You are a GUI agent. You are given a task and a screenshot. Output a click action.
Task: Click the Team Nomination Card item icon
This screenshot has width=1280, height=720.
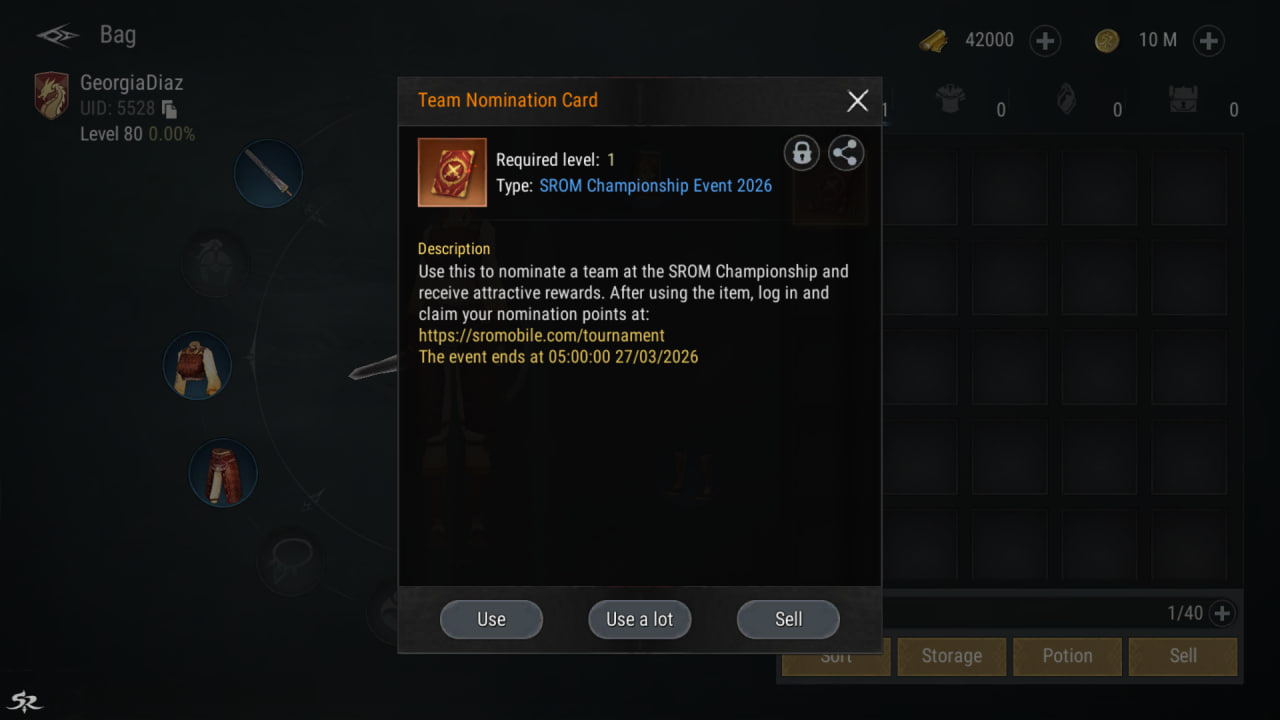[452, 172]
